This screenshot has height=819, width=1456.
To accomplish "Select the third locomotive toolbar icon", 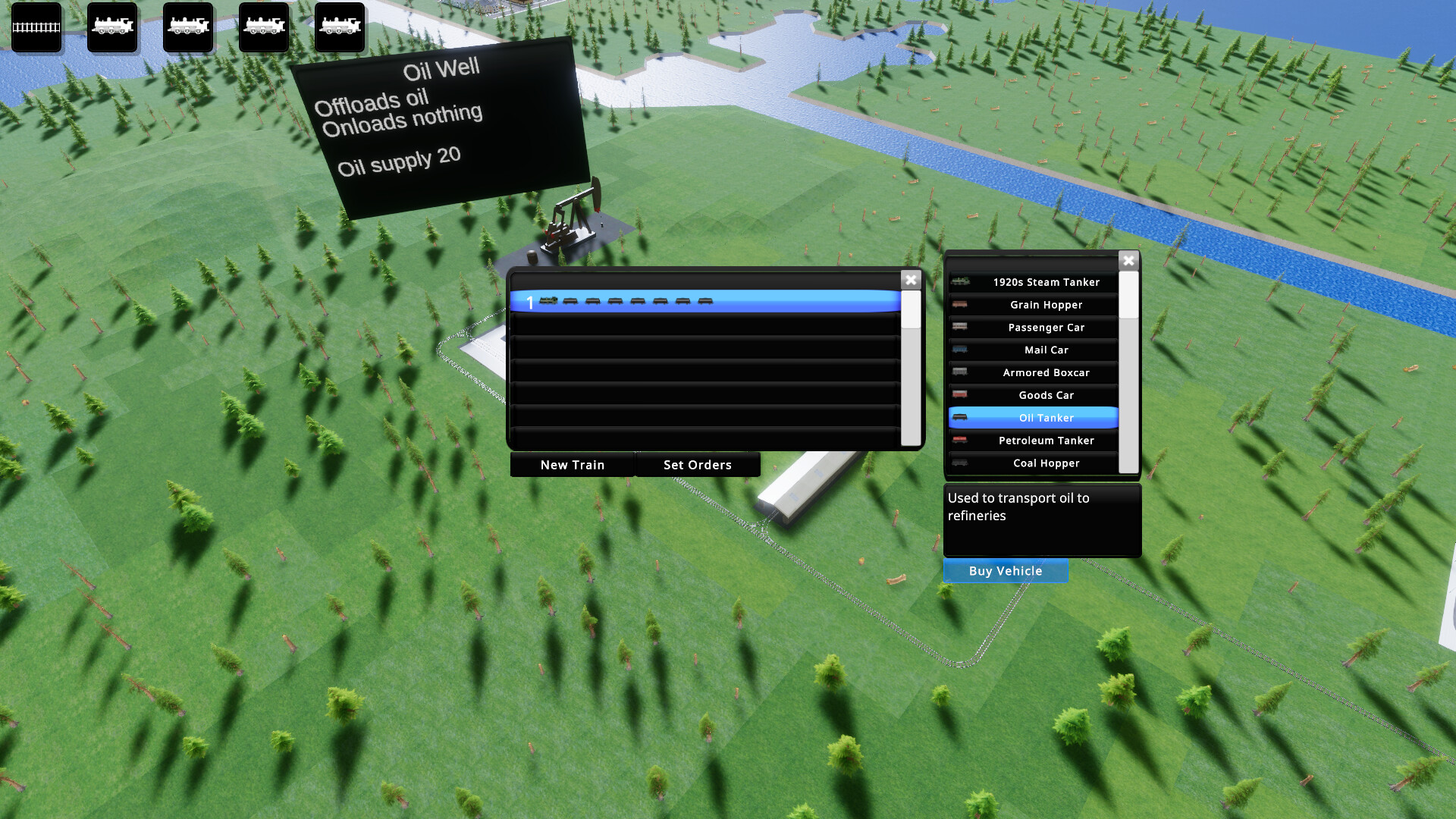I will [x=263, y=28].
